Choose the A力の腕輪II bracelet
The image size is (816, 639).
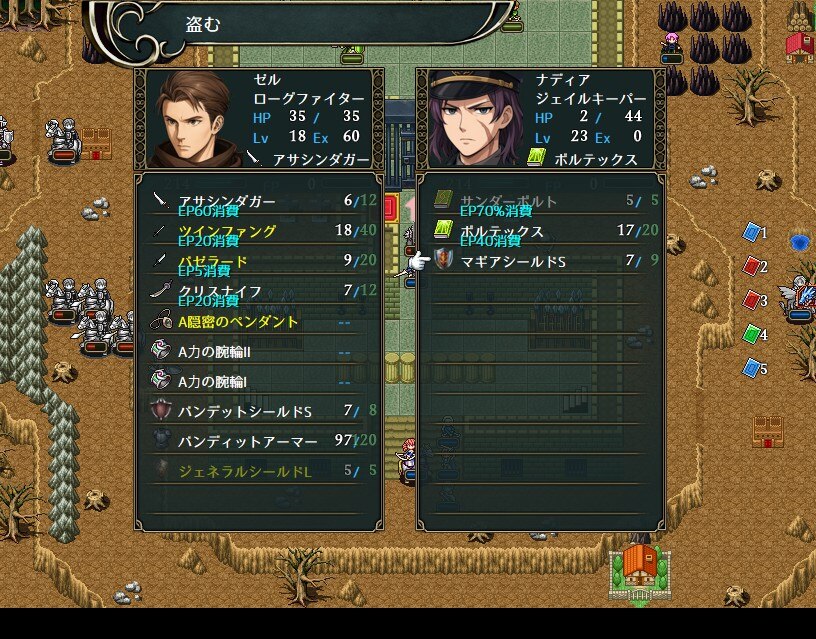pyautogui.click(x=258, y=352)
